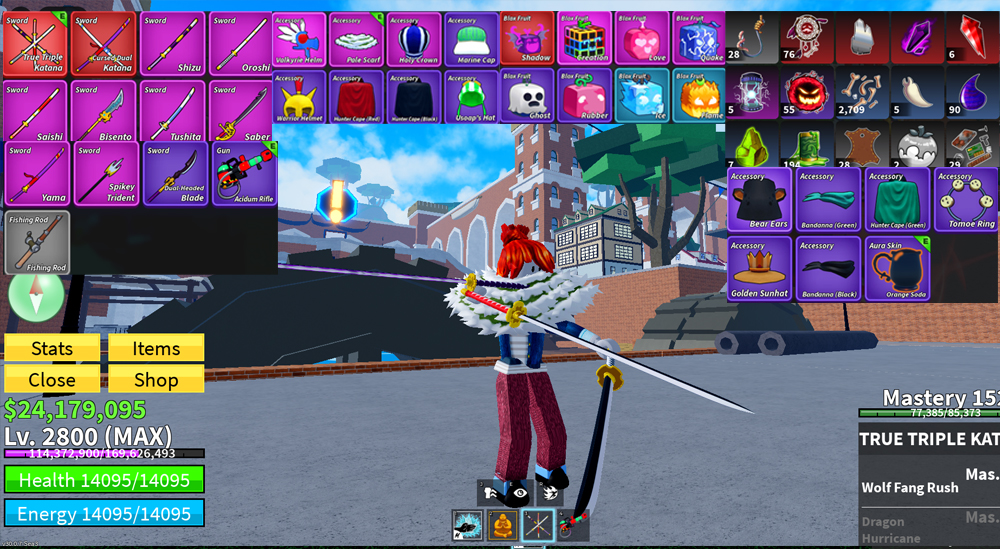1000x549 pixels.
Task: Select the Shadow Blox Fruit
Action: coord(528,39)
